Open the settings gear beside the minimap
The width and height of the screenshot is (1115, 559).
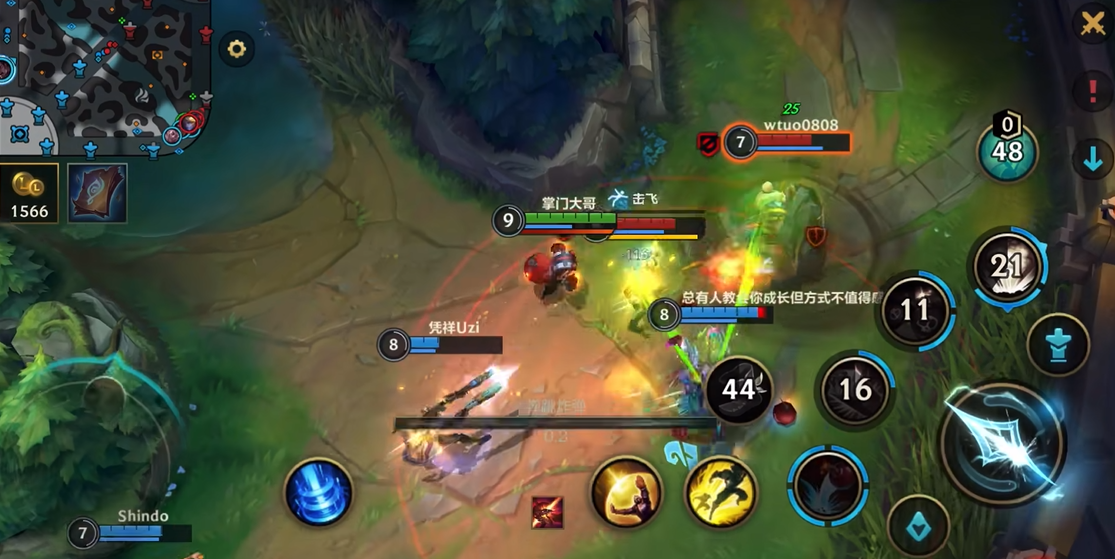(x=237, y=48)
